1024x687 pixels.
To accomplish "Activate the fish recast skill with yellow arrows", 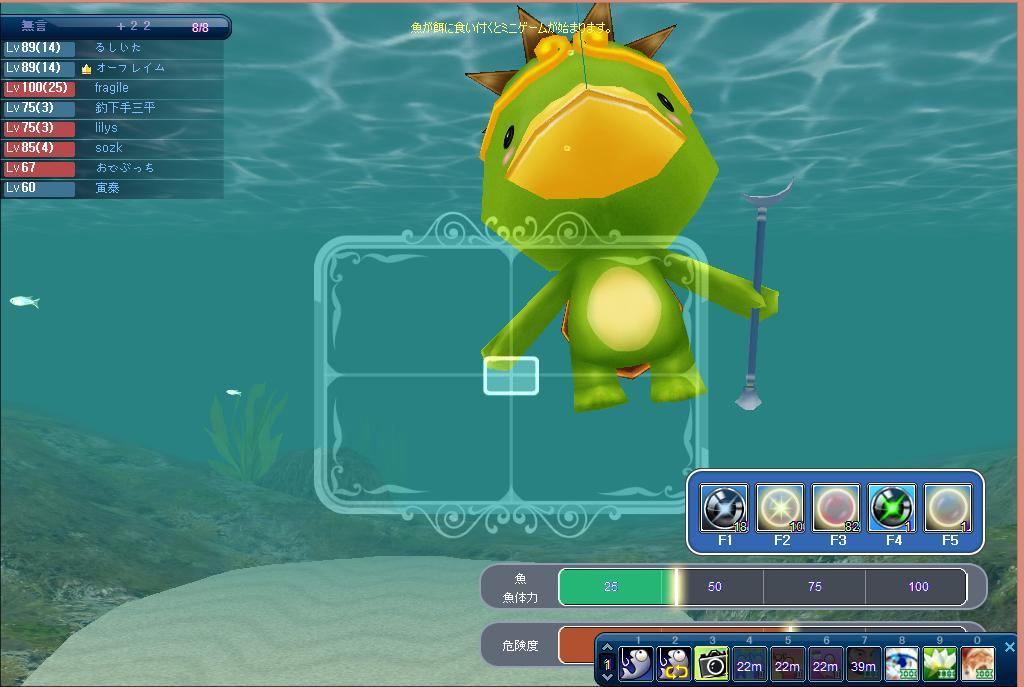I will point(674,663).
